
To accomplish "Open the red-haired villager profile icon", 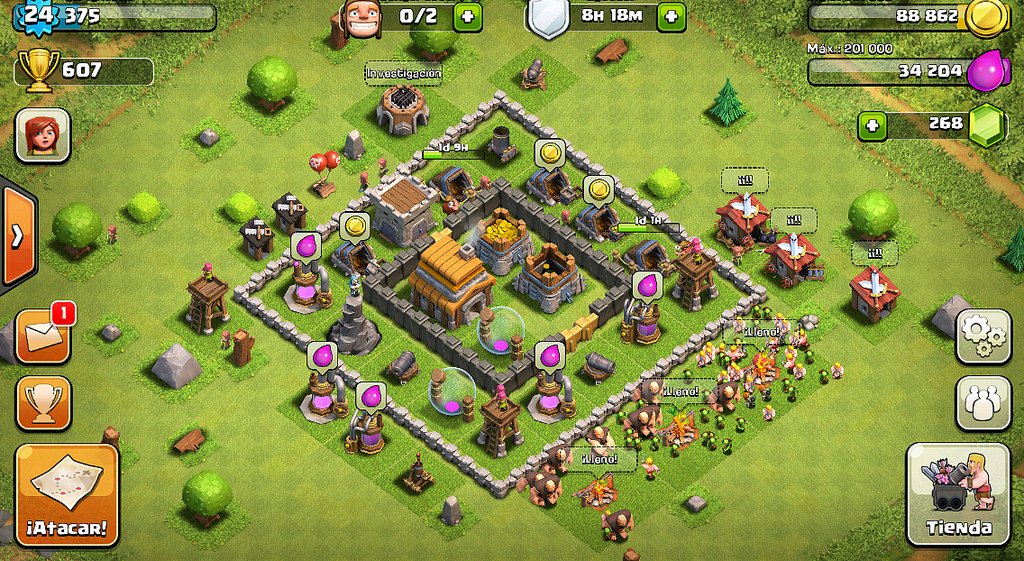I will coord(42,135).
